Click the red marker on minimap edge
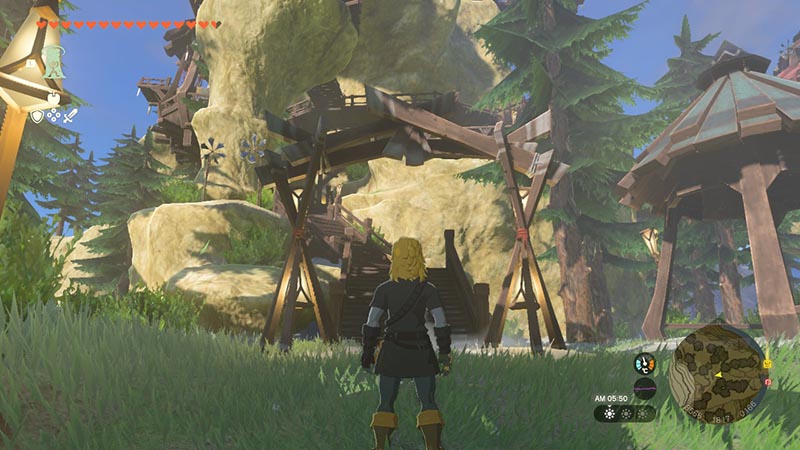The image size is (800, 450). pos(767,382)
